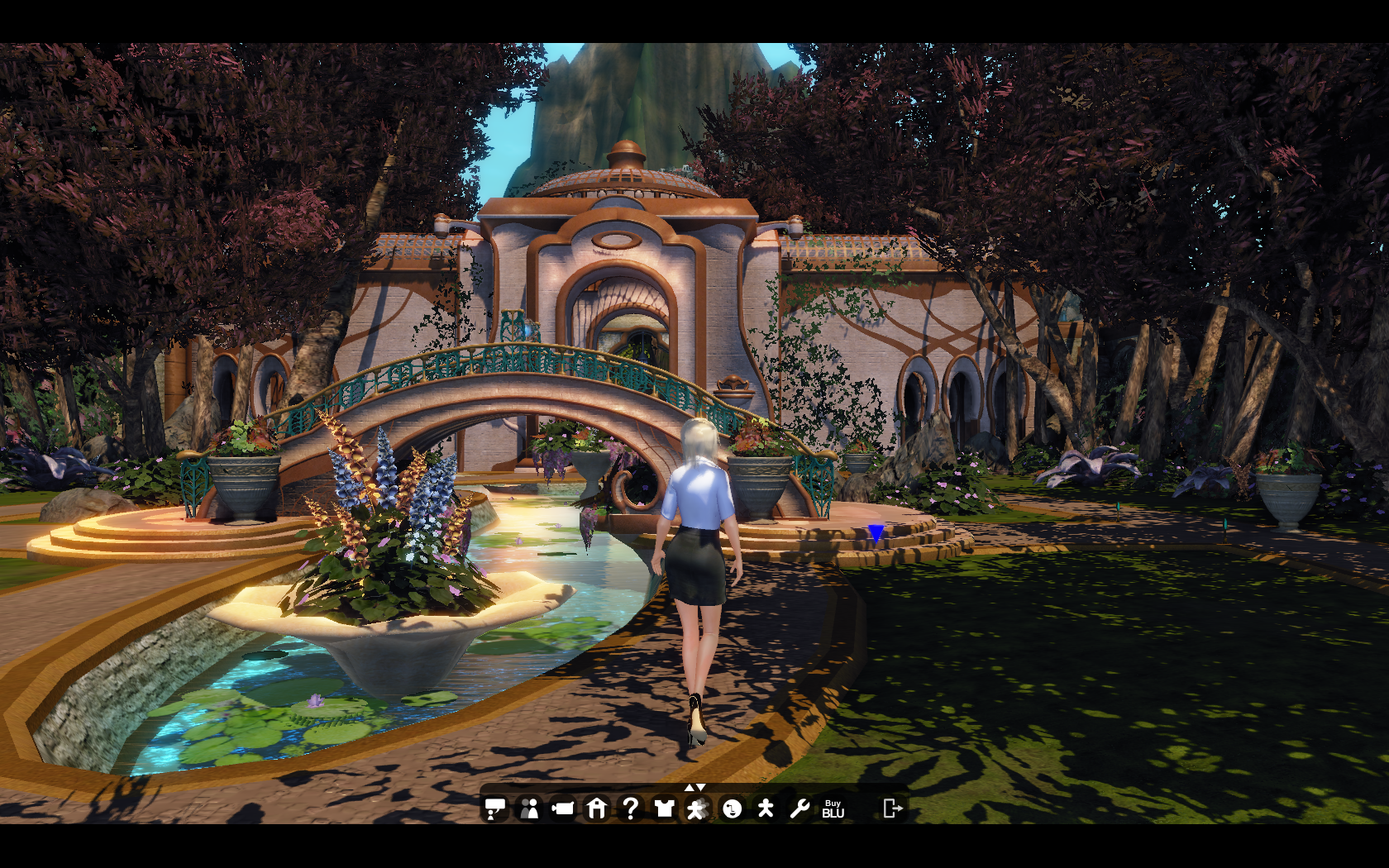The width and height of the screenshot is (1389, 868).
Task: Click the single standing figure icon
Action: (x=766, y=808)
